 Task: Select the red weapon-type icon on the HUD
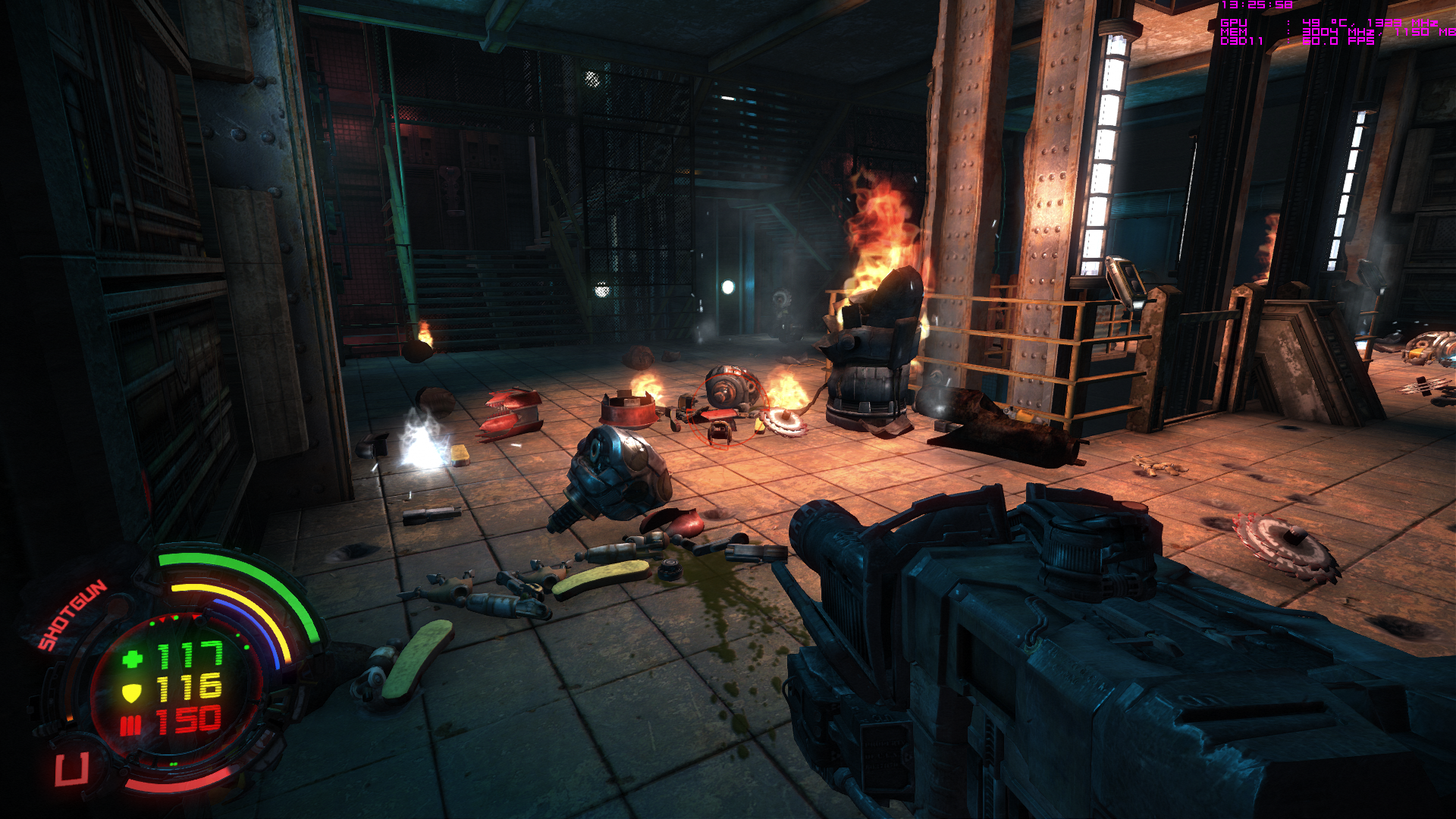pyautogui.click(x=72, y=770)
